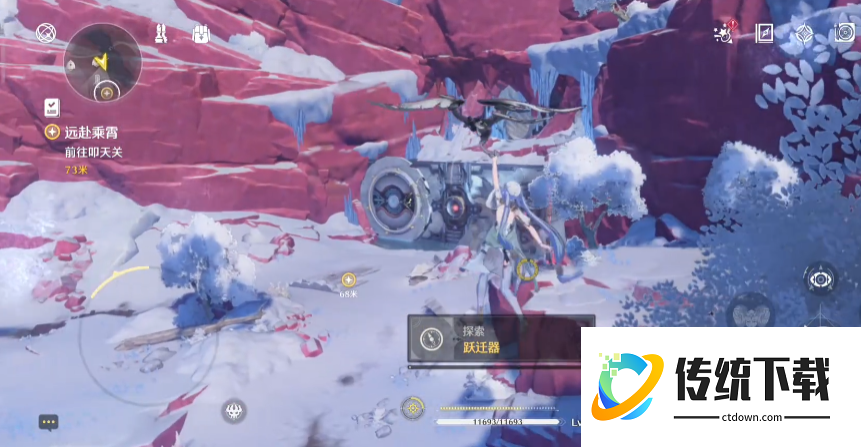Open the compass guidebook icon
The width and height of the screenshot is (861, 447).
(x=765, y=33)
